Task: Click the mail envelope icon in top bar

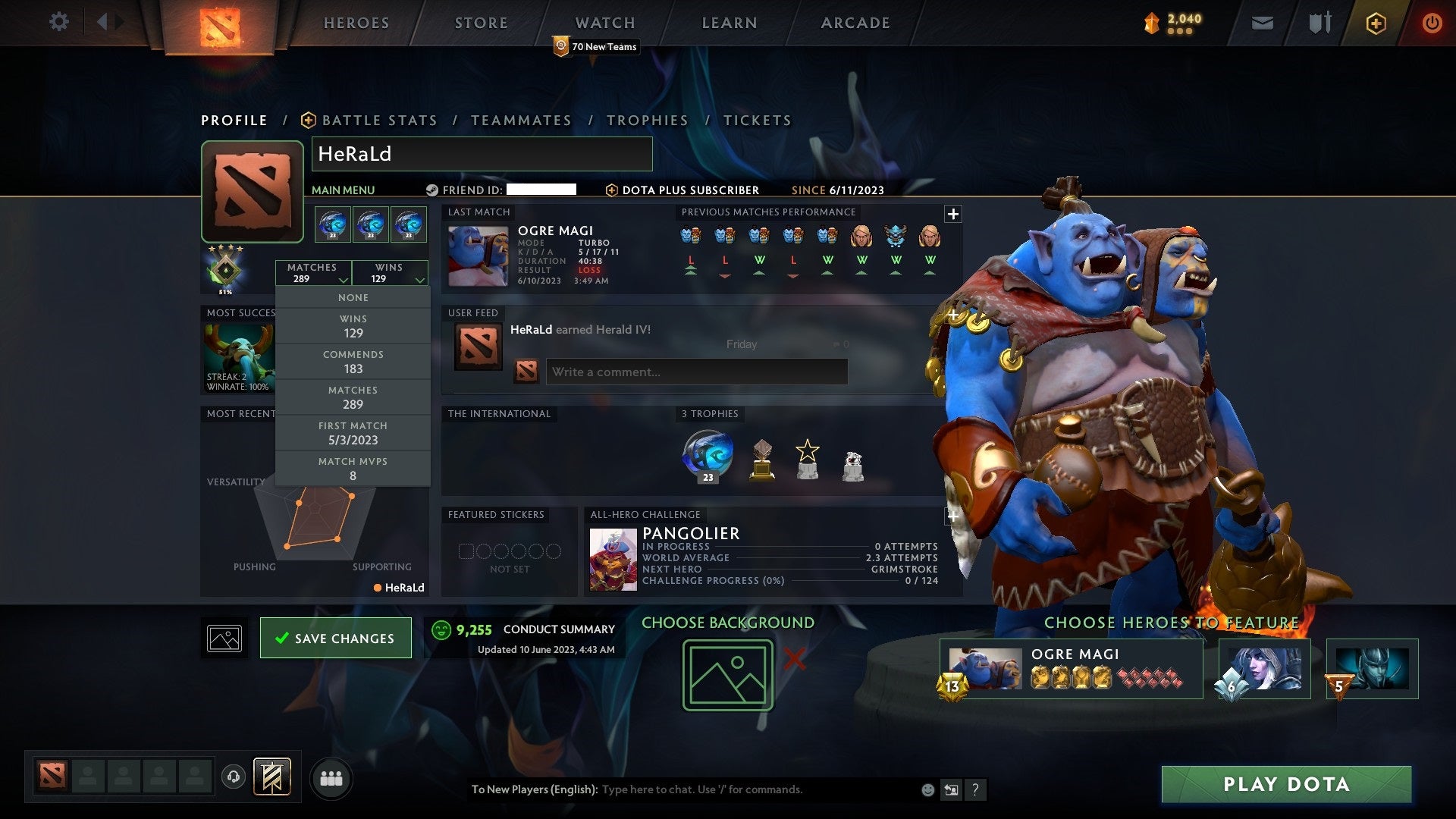Action: (x=1263, y=23)
